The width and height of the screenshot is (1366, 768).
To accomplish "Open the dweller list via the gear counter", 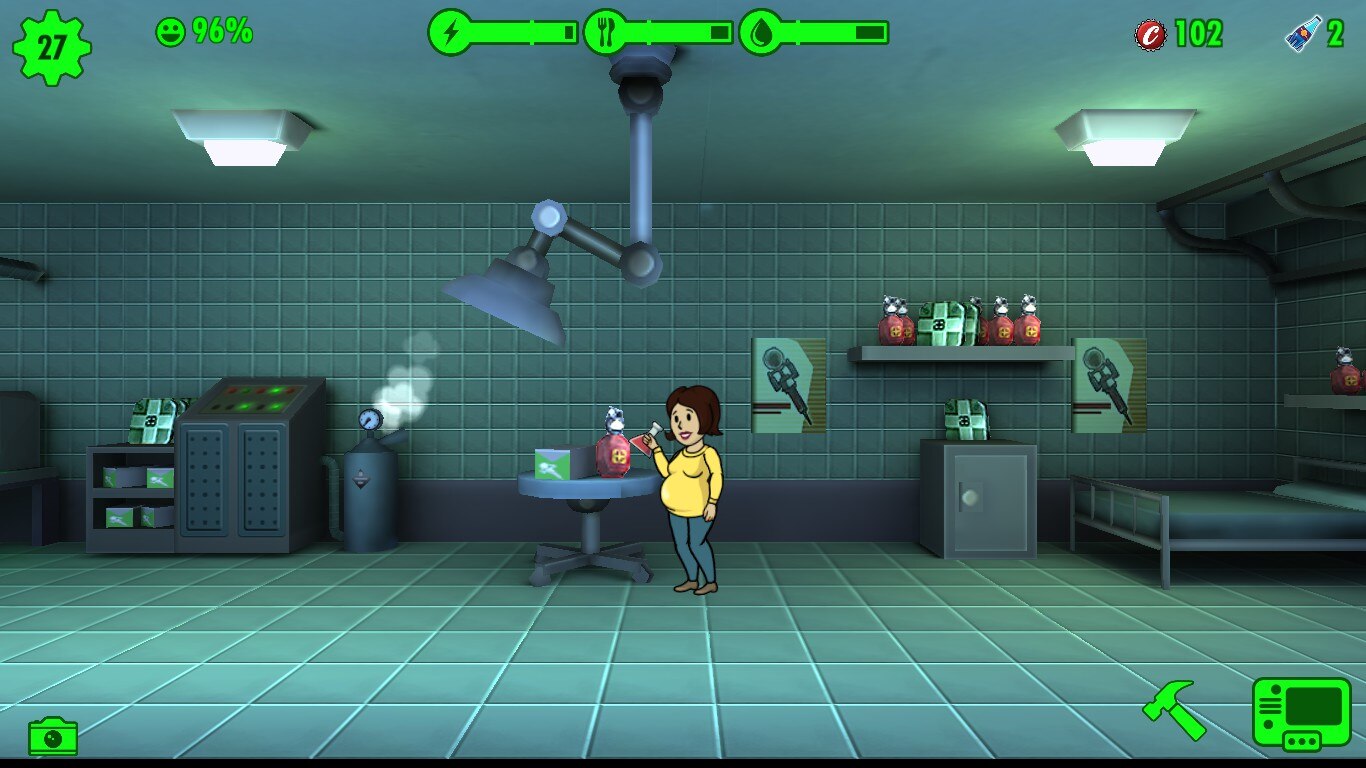I will (x=52, y=46).
